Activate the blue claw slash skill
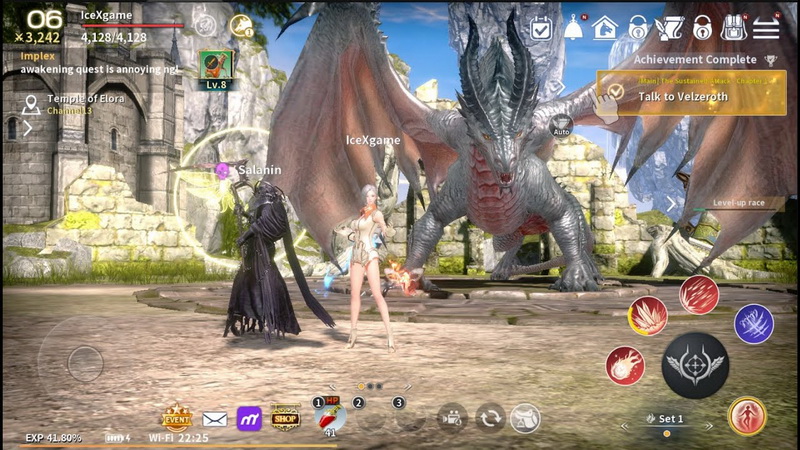 tap(753, 324)
